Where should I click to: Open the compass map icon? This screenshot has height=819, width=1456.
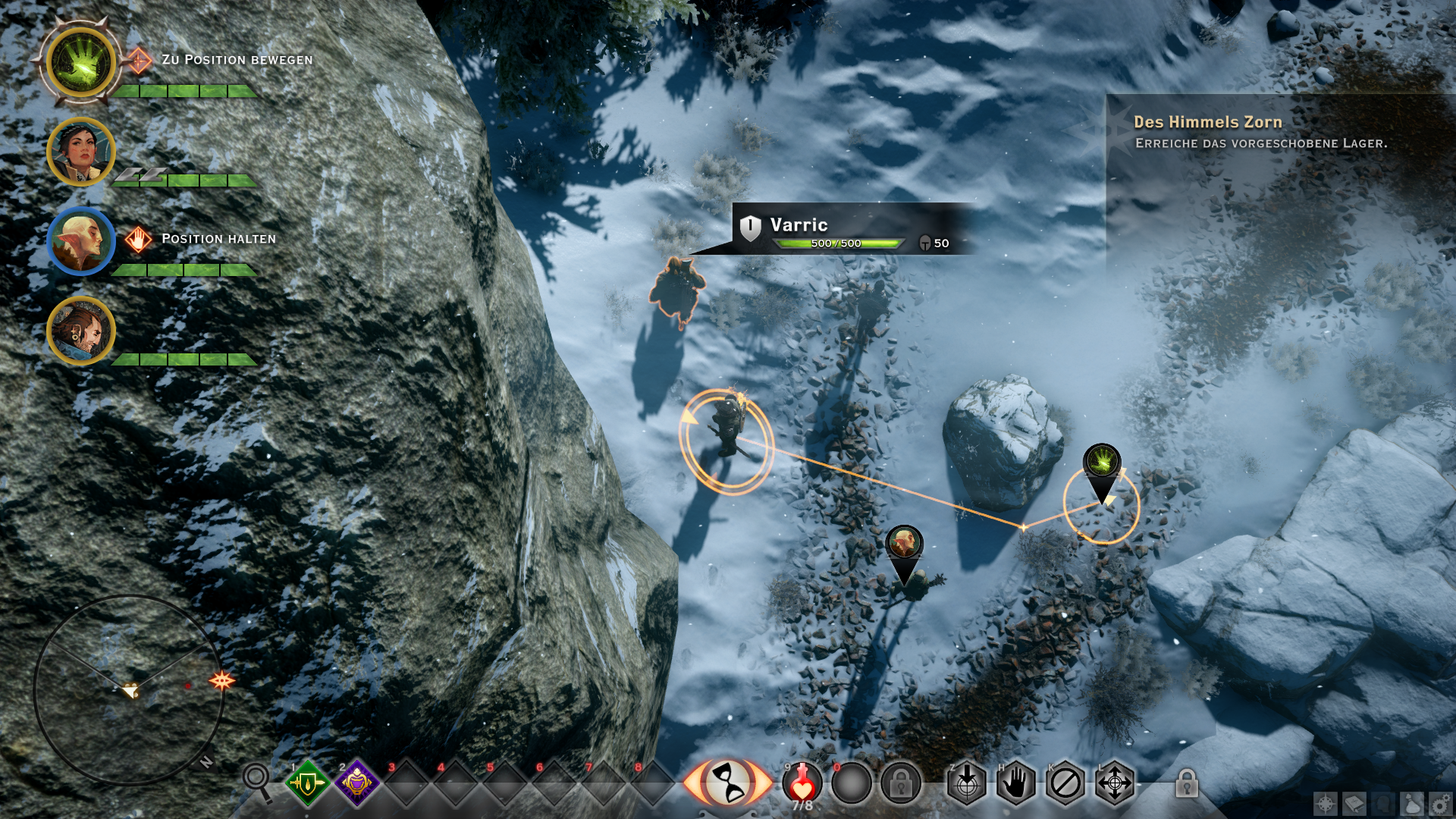pyautogui.click(x=1326, y=804)
